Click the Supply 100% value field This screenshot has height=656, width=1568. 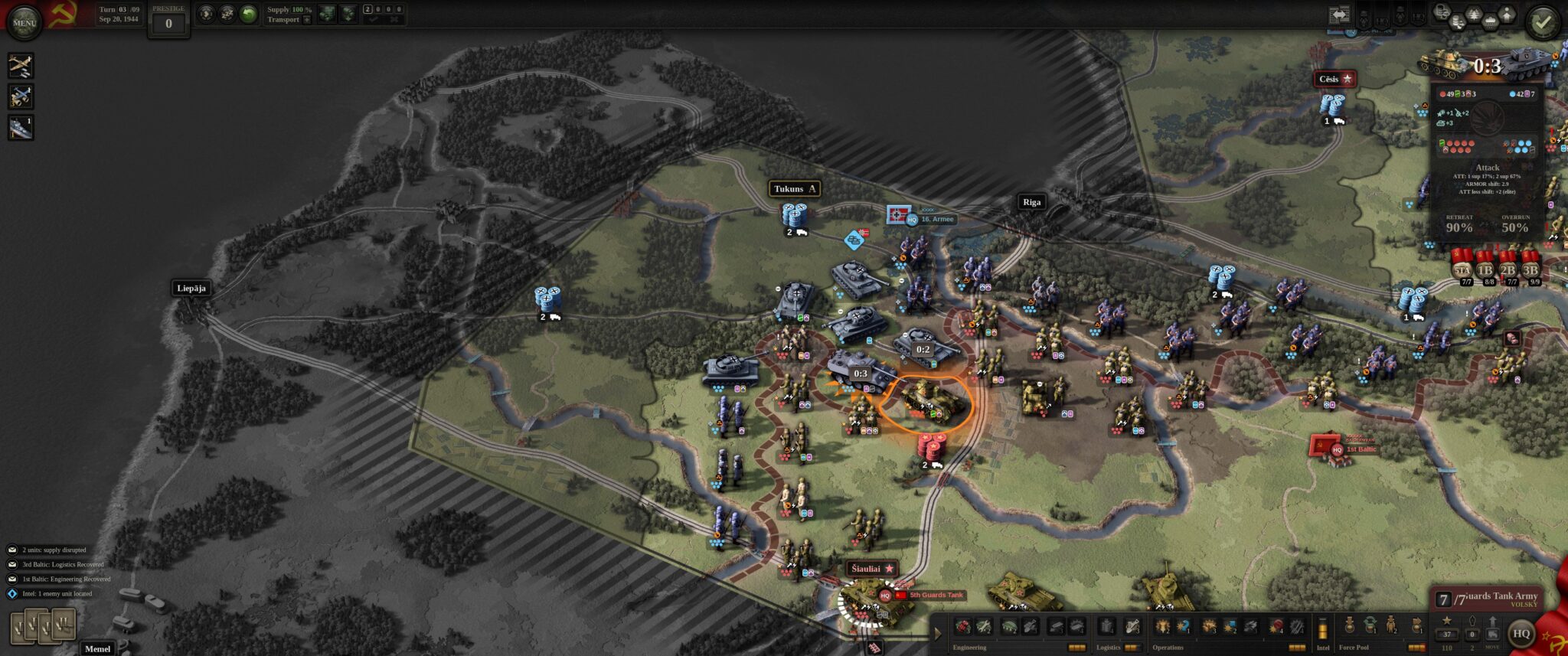click(x=298, y=9)
